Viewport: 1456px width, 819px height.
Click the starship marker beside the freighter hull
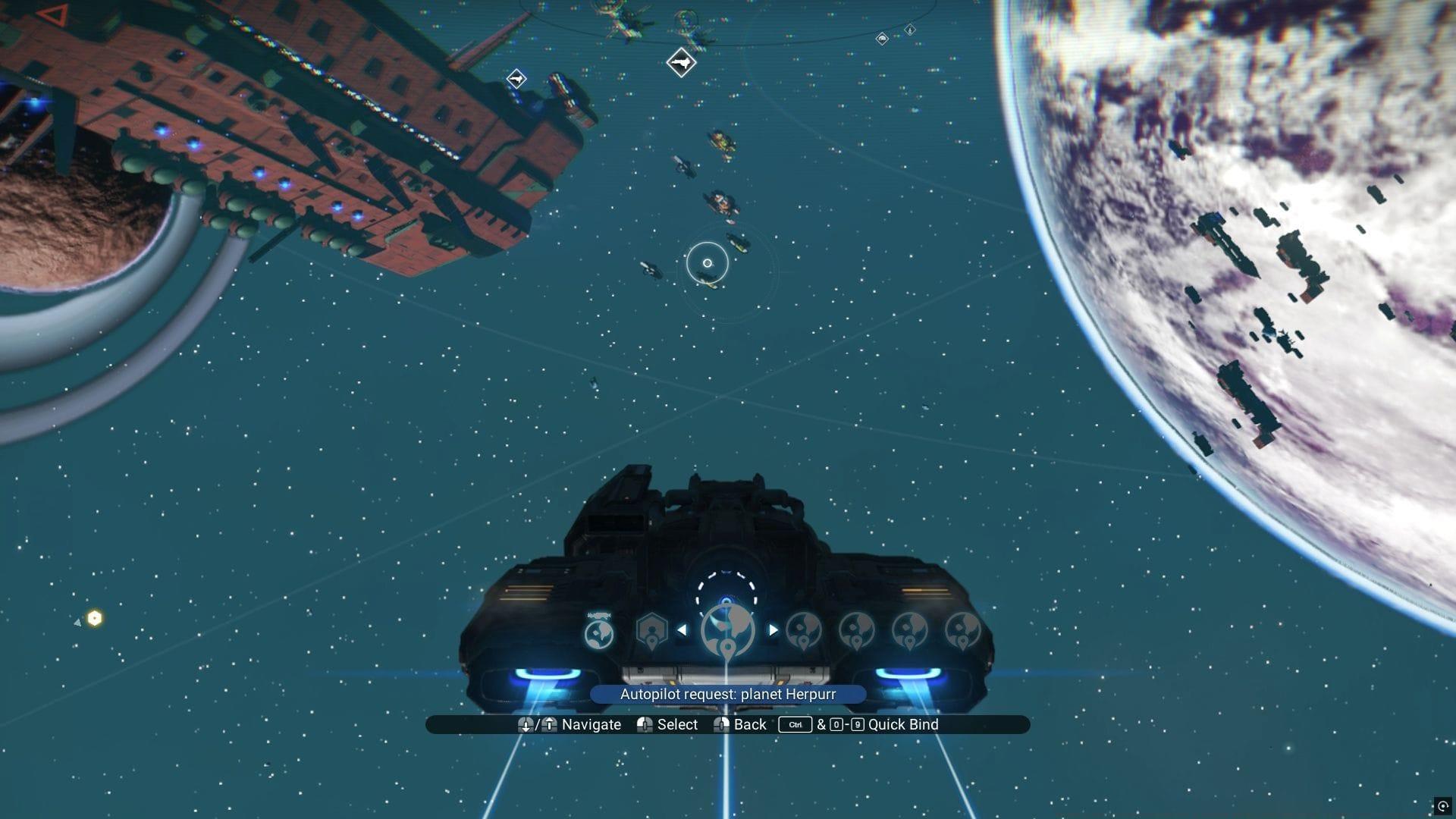516,77
